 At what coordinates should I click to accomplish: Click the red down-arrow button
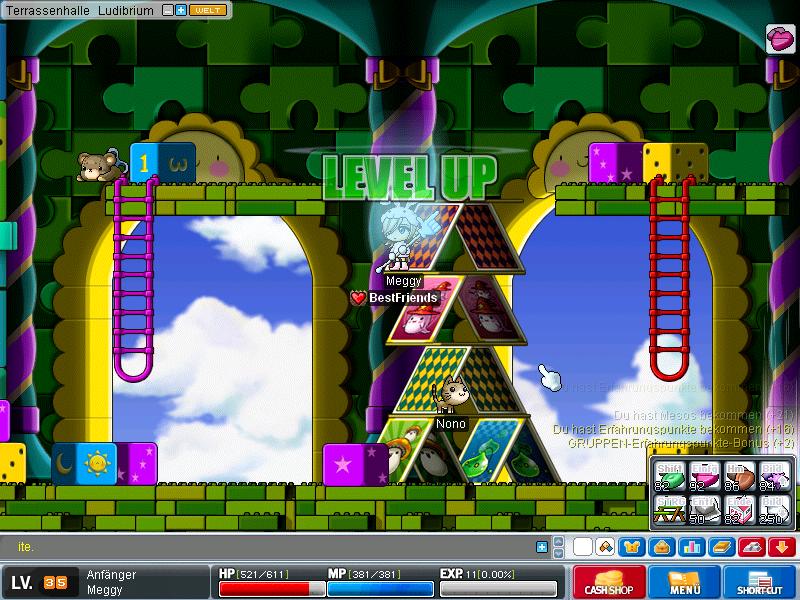coord(780,547)
